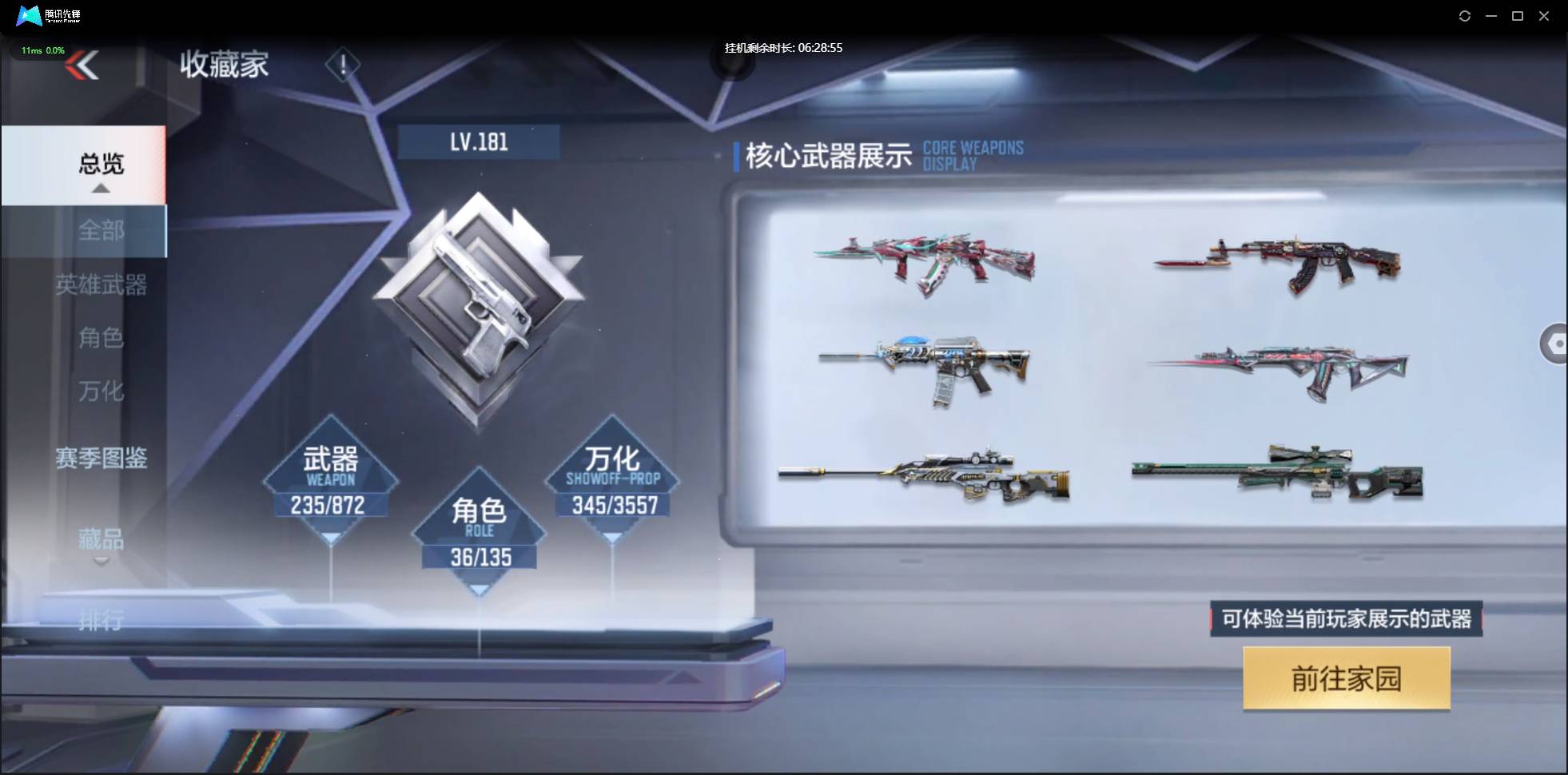Collapse the 总览 section via its chevron
This screenshot has height=775, width=1568.
click(x=100, y=189)
